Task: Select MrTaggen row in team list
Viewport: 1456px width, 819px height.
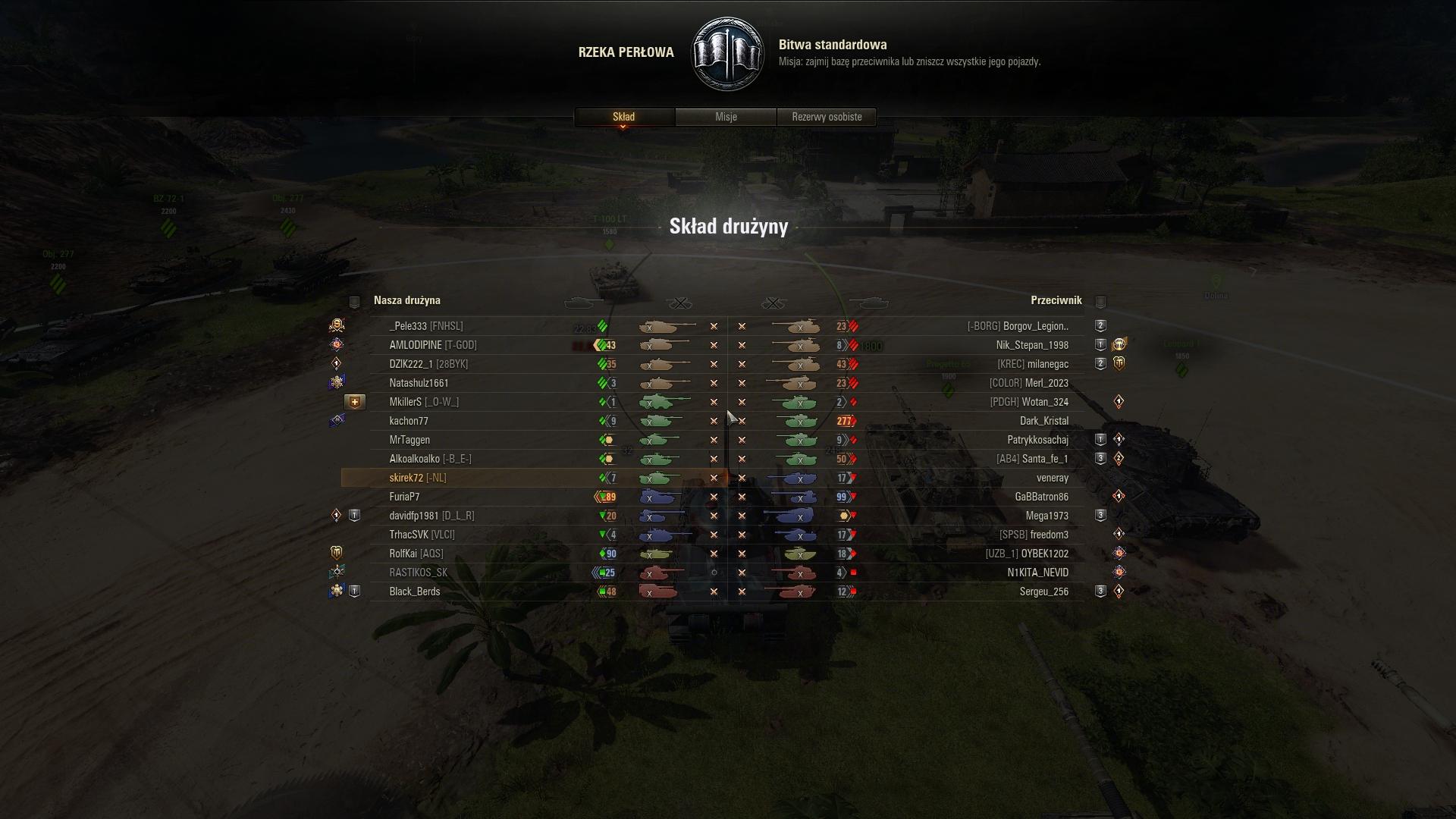Action: pyautogui.click(x=409, y=440)
